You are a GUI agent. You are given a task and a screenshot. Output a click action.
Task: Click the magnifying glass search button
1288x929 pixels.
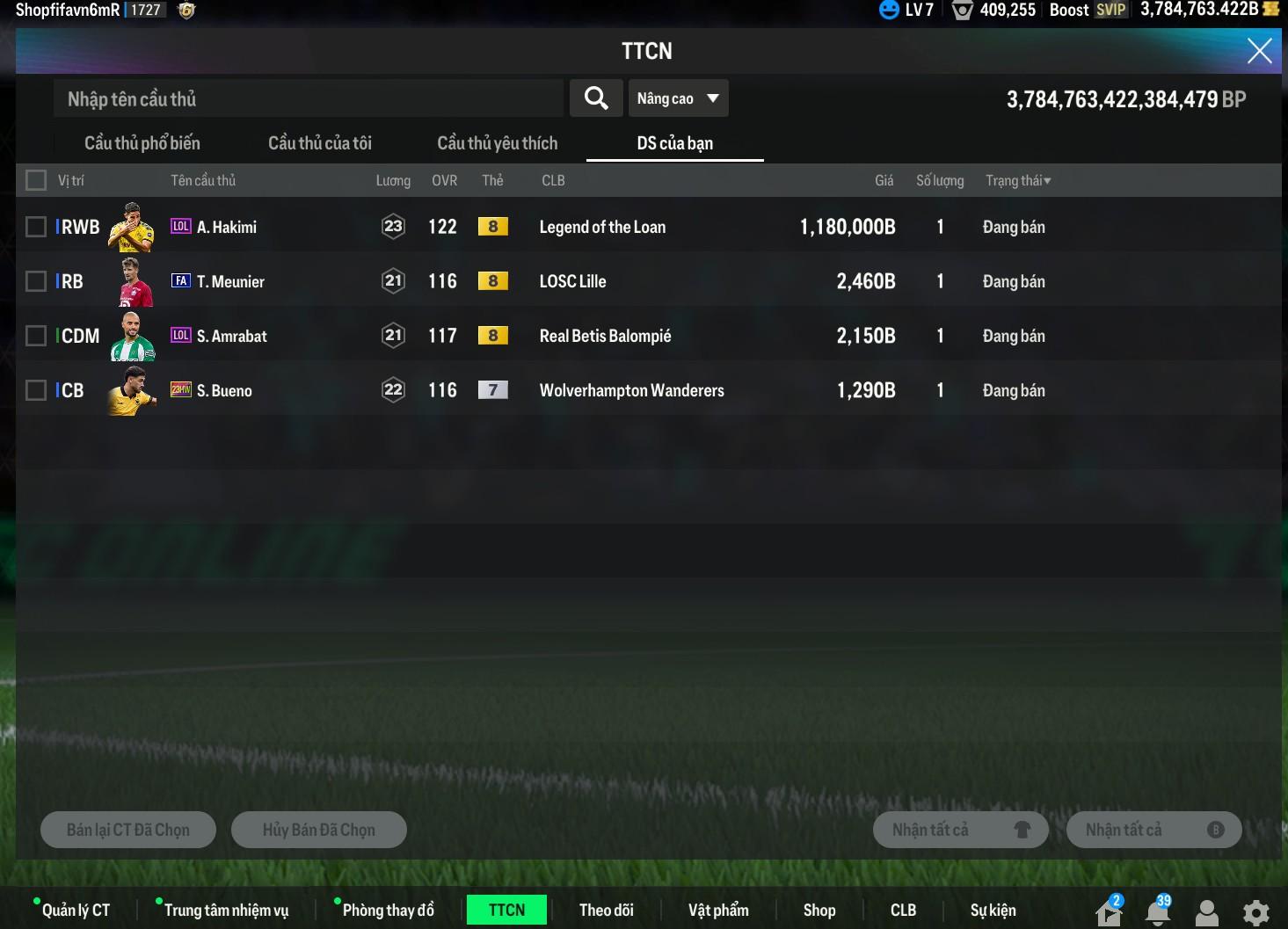tap(596, 98)
